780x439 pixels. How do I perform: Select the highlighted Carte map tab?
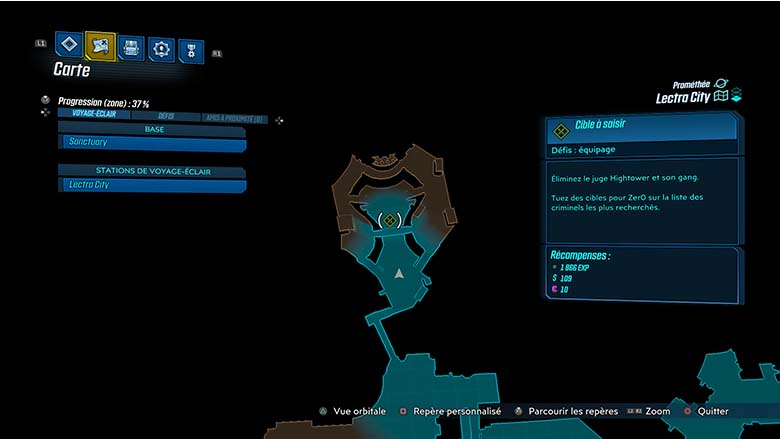100,45
